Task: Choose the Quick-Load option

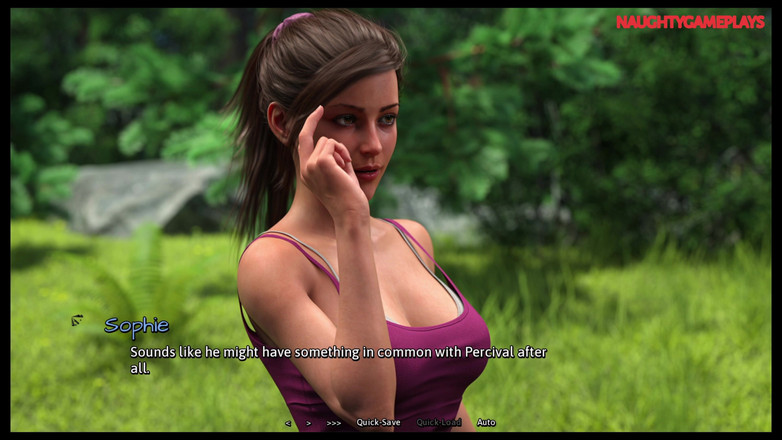Action: (x=438, y=423)
